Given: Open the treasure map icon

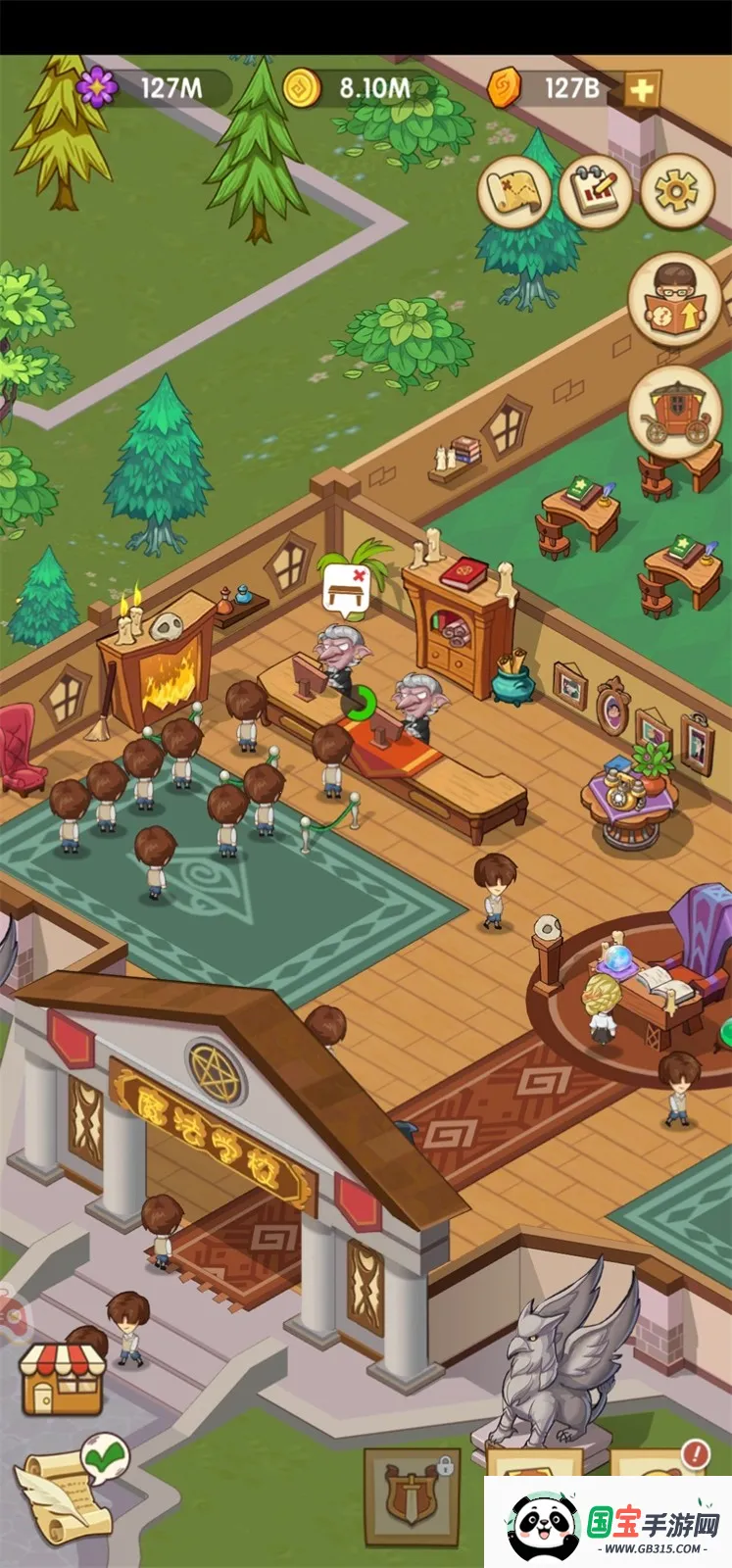Looking at the screenshot, I should (x=513, y=190).
